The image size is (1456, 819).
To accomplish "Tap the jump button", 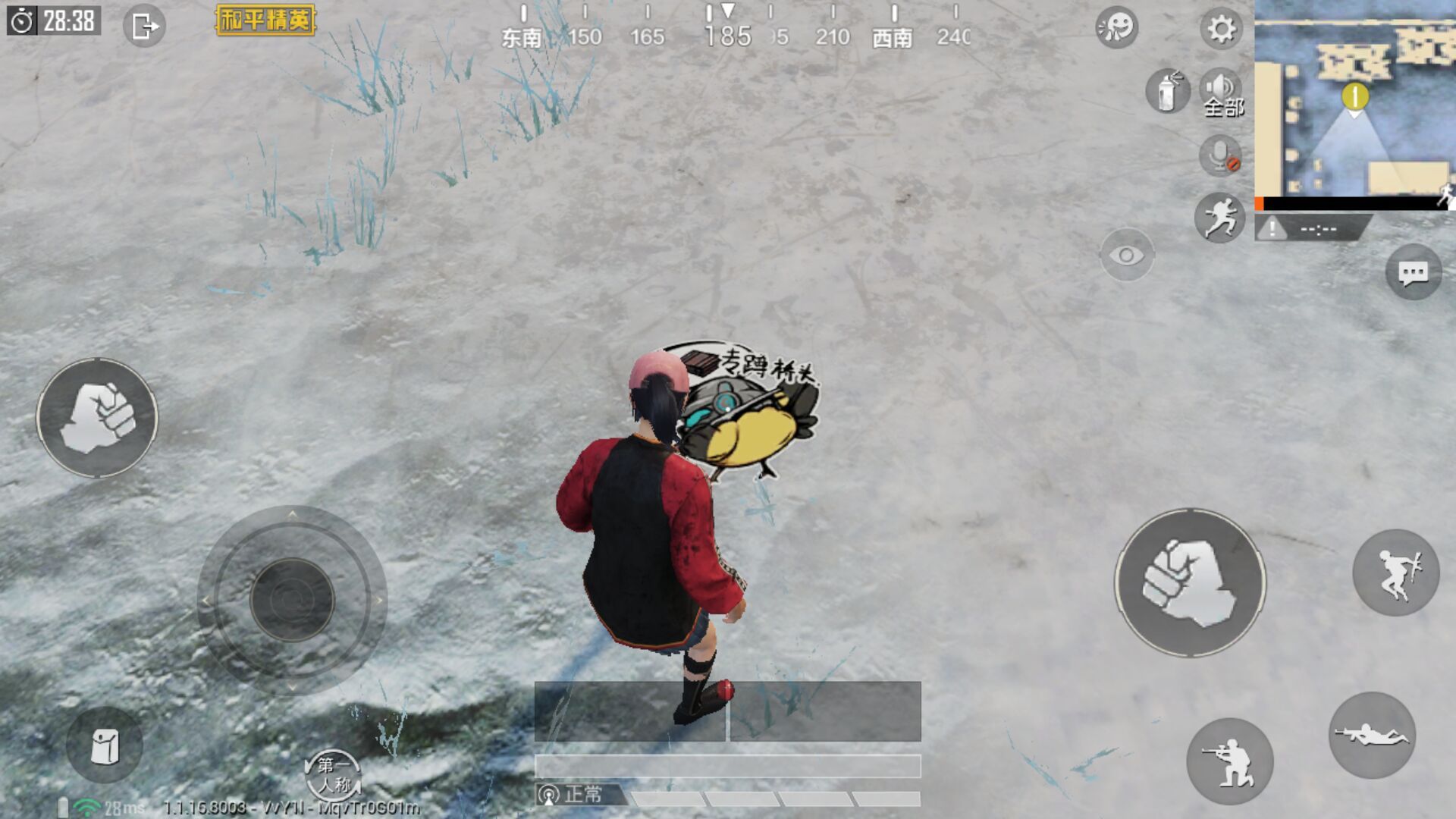I will (1396, 573).
